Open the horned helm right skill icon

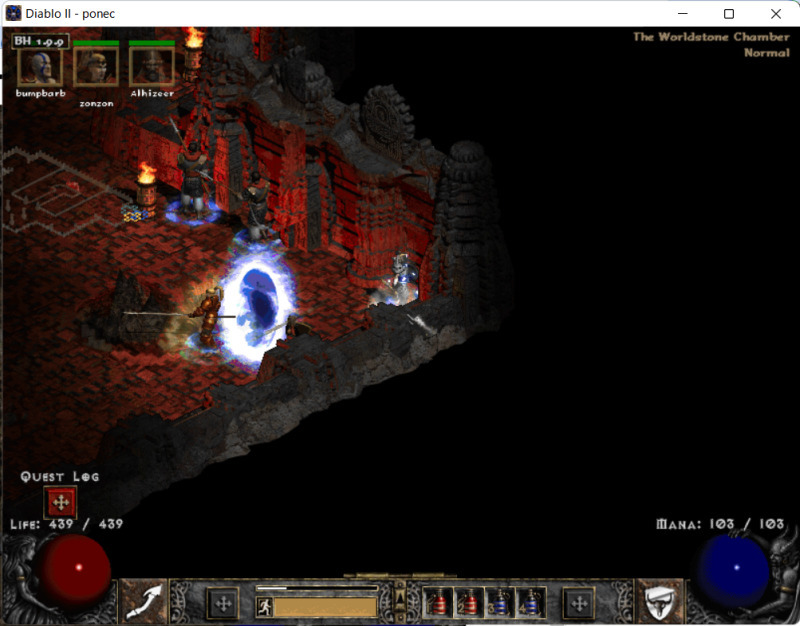660,603
